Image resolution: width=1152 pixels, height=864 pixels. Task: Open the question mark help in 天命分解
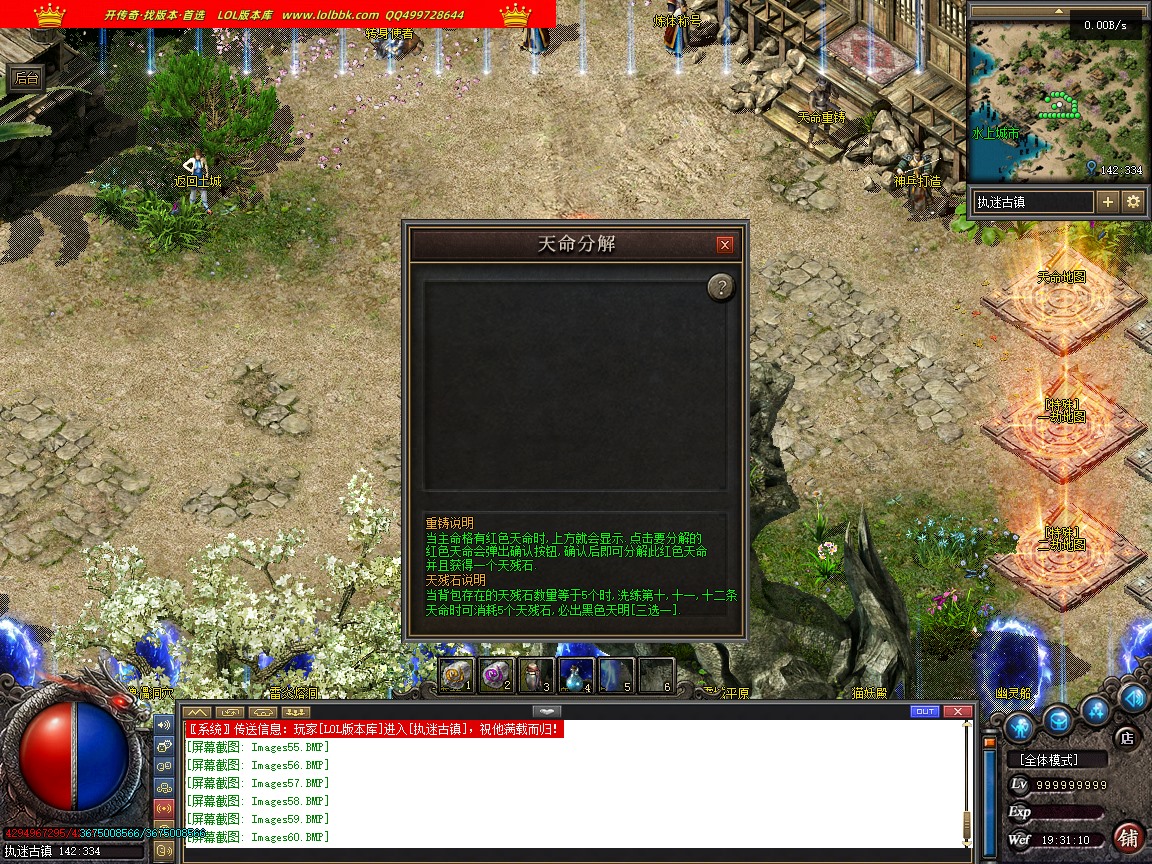click(721, 288)
